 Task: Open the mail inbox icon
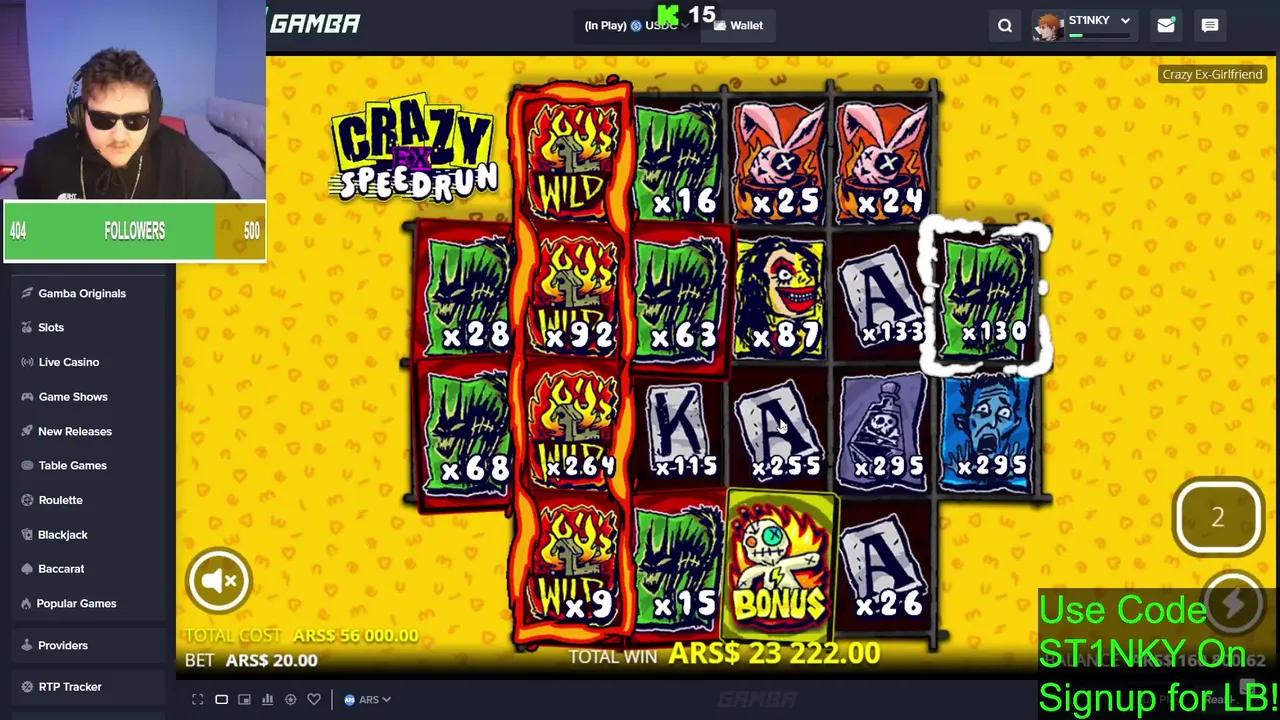[x=1165, y=25]
